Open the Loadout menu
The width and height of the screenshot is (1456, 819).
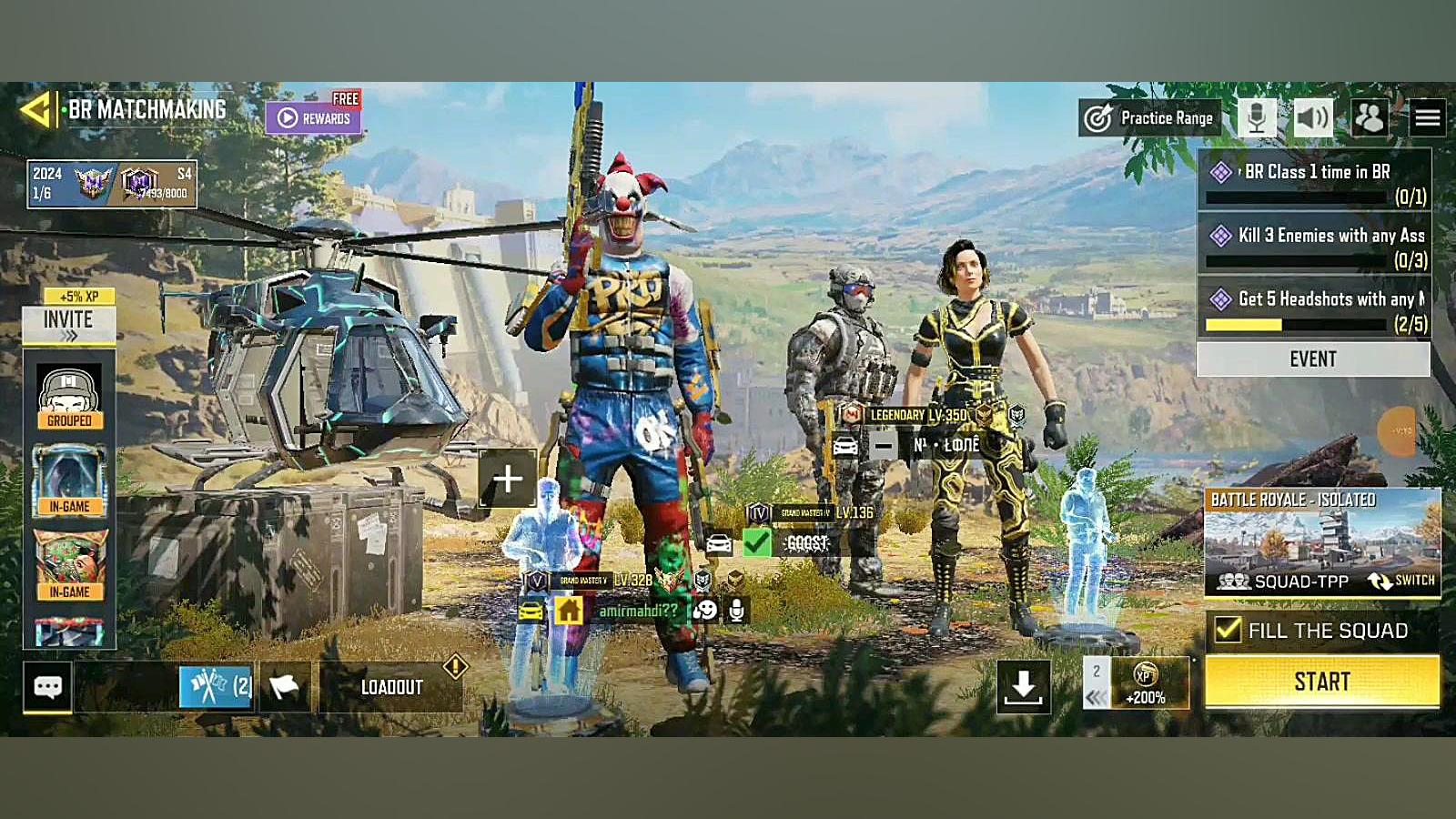[x=391, y=688]
